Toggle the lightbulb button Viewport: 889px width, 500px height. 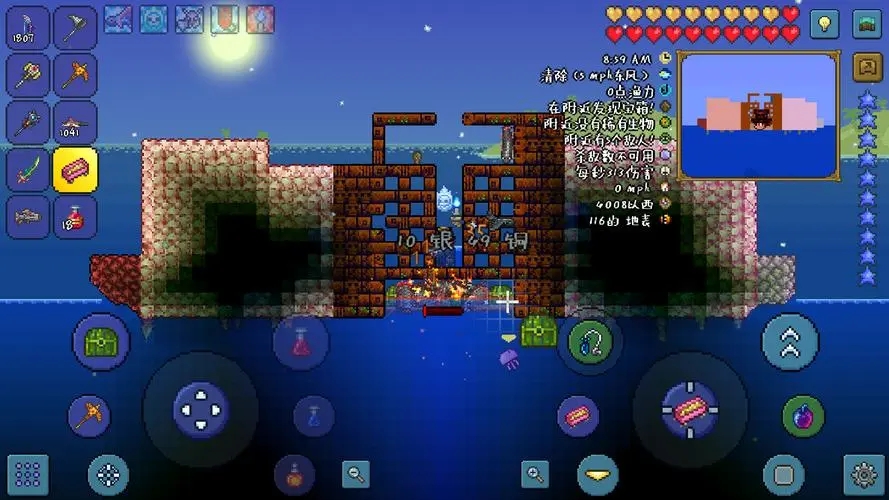[x=824, y=23]
